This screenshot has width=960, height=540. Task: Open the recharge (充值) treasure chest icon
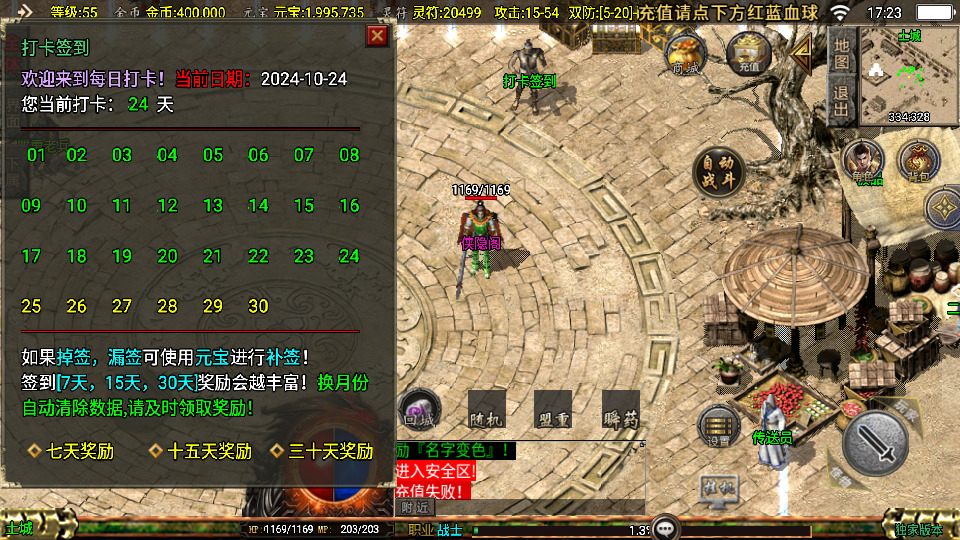[x=746, y=52]
